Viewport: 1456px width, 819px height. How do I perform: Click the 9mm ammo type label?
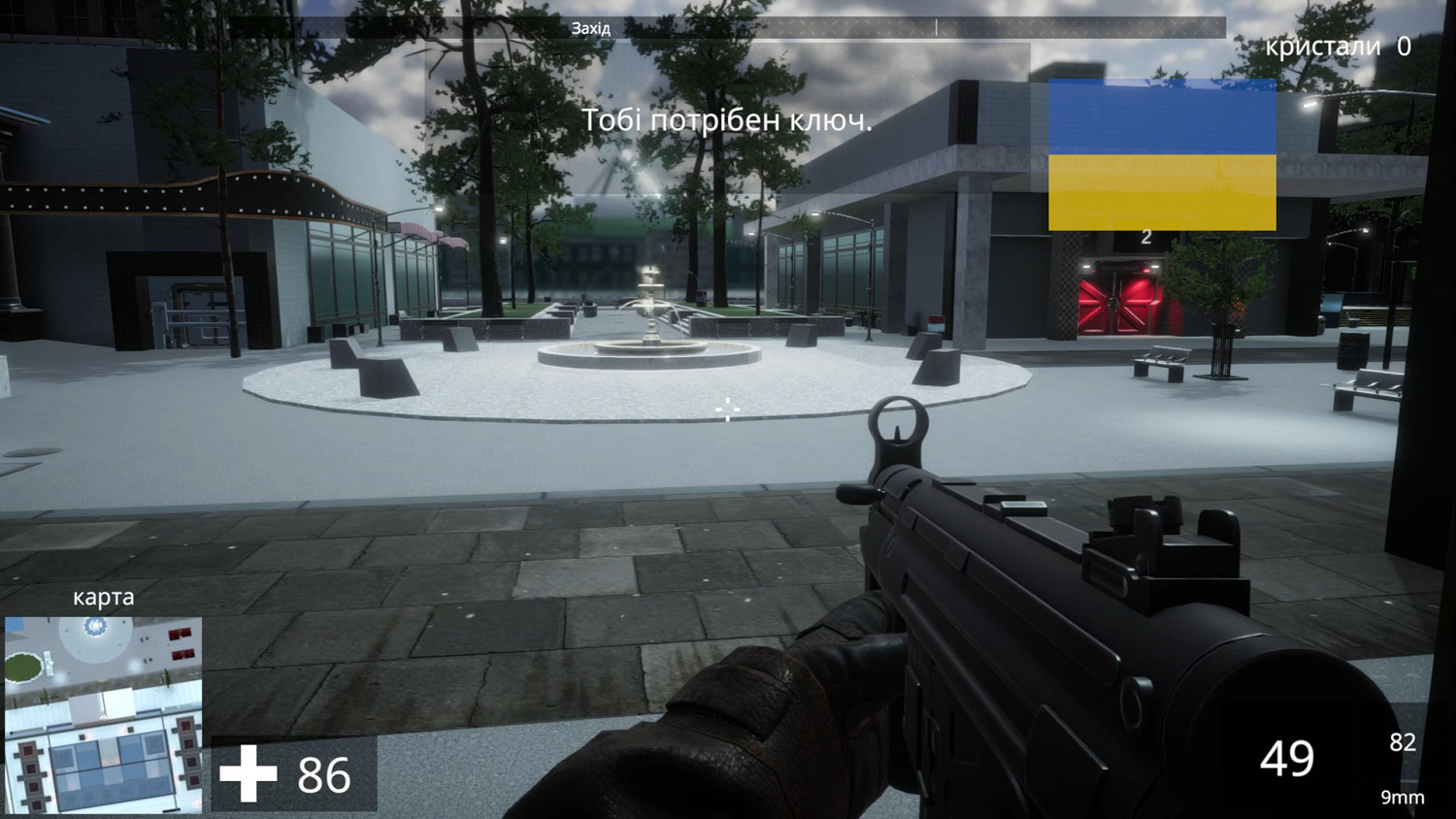(x=1401, y=800)
